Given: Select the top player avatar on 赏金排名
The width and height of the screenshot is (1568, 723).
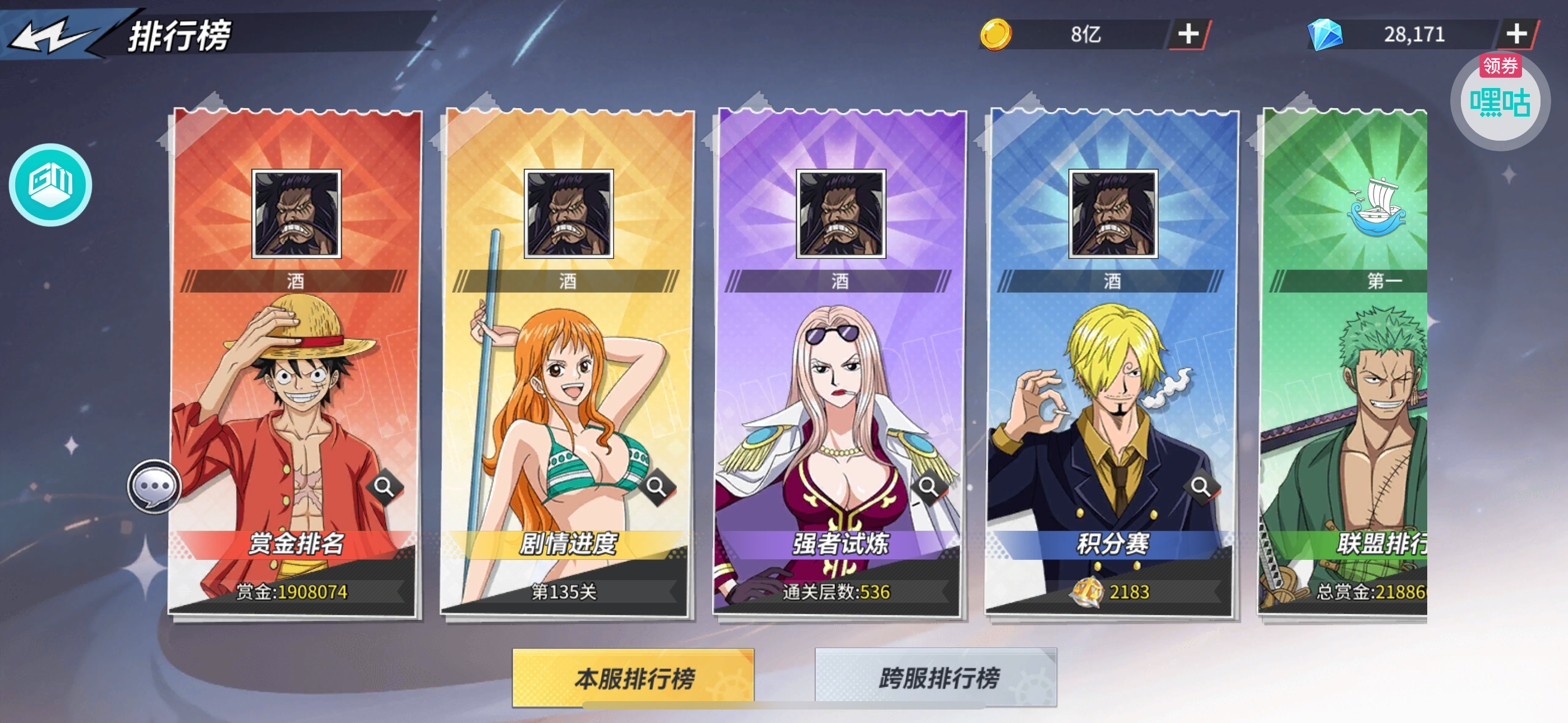Looking at the screenshot, I should click(x=297, y=214).
